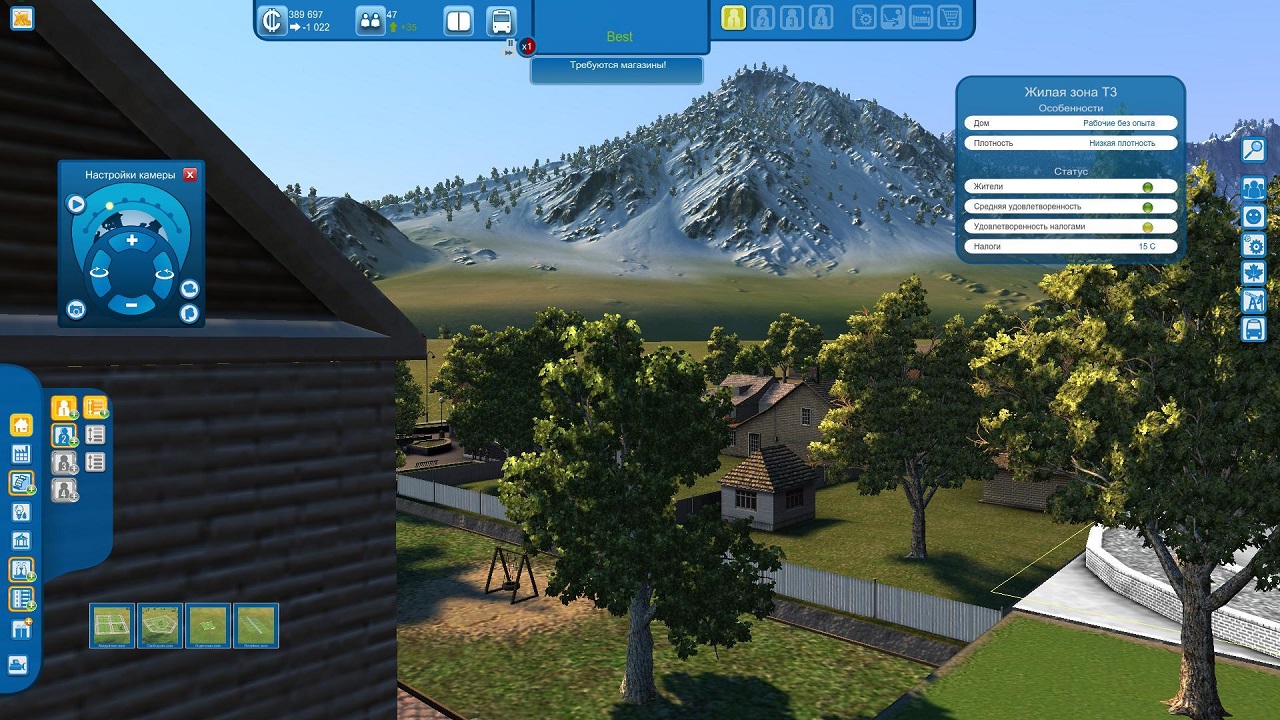Select the yellow unskilled workers filter

tap(733, 17)
